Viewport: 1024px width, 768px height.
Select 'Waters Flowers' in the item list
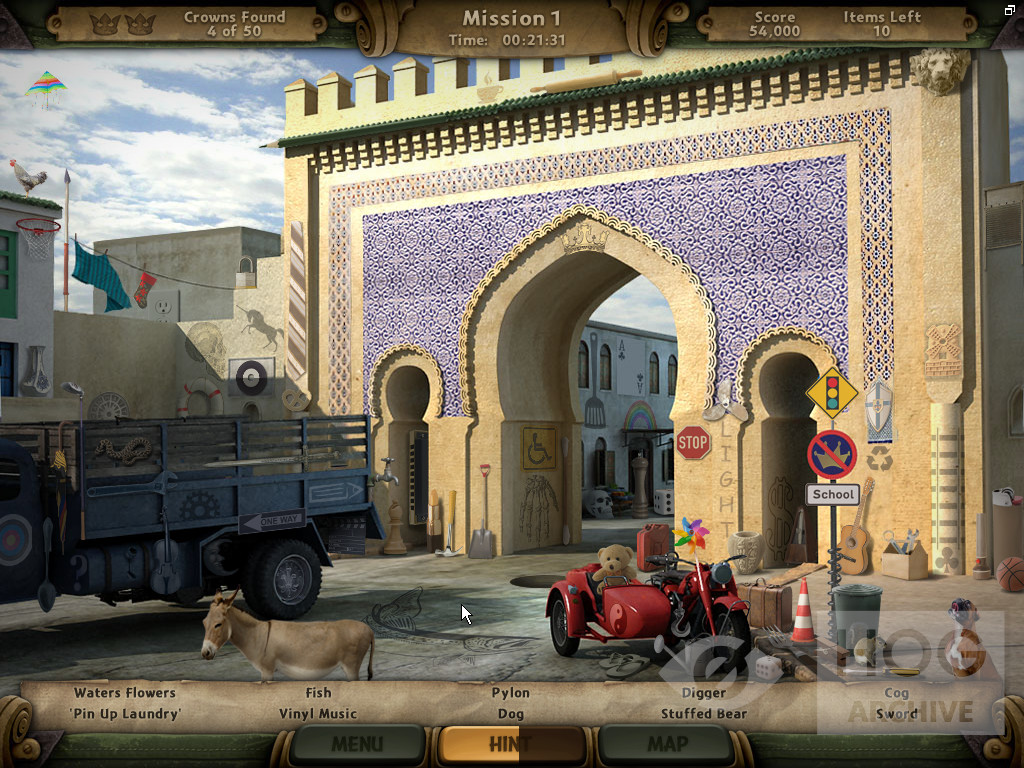[124, 693]
